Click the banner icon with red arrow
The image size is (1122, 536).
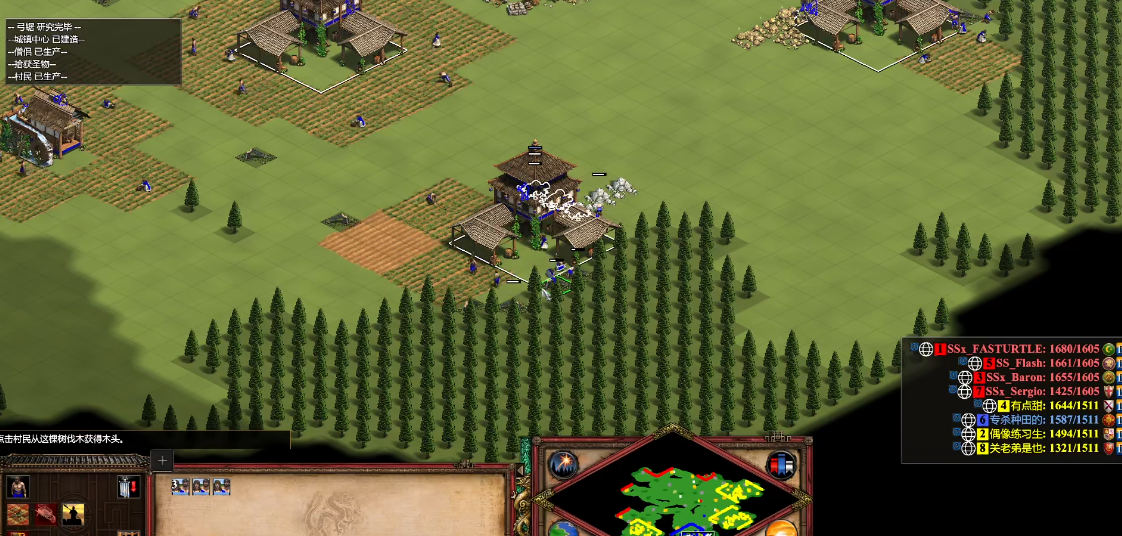pos(128,488)
